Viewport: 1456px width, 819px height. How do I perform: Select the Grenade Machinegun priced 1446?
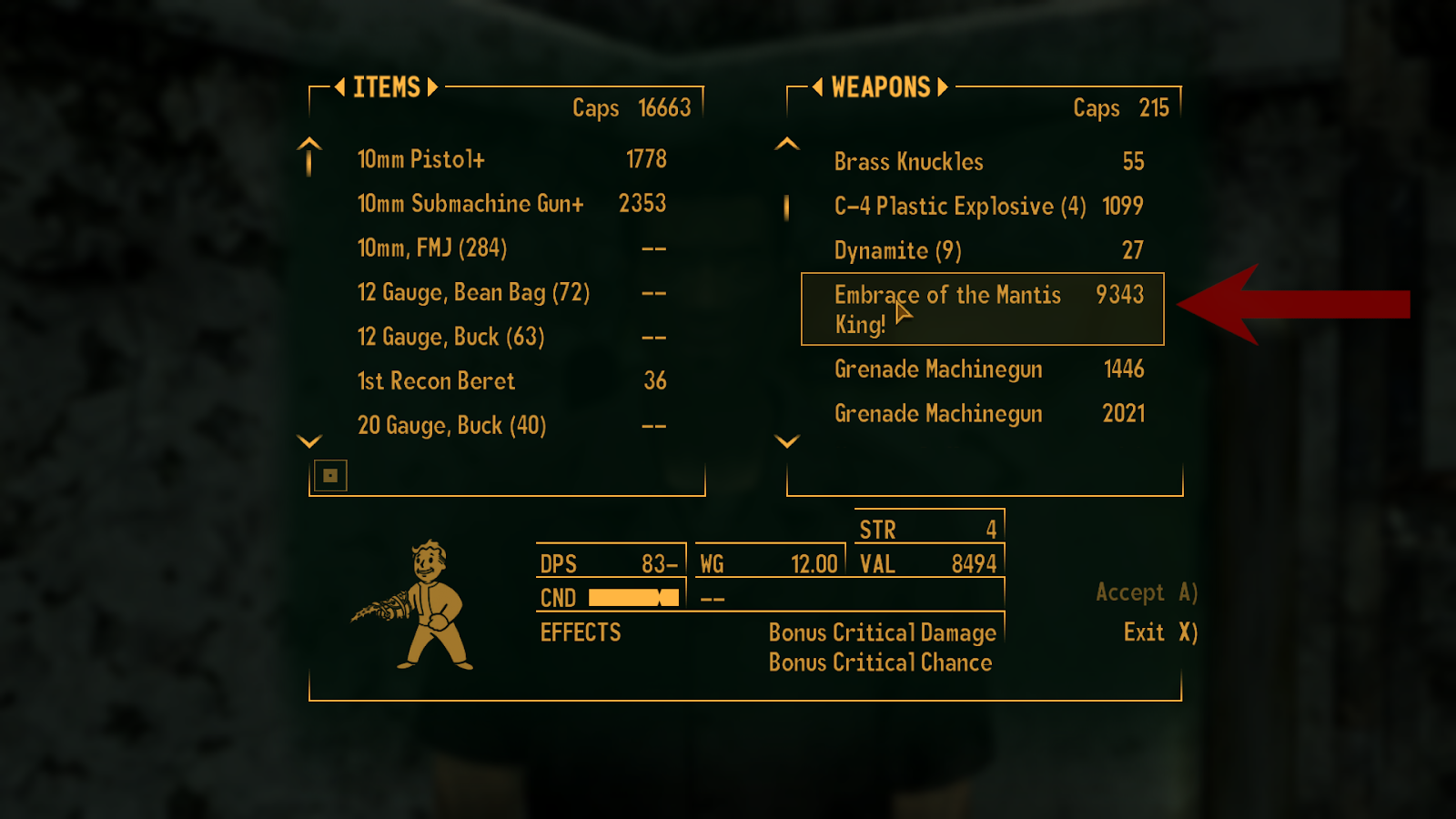(x=987, y=369)
